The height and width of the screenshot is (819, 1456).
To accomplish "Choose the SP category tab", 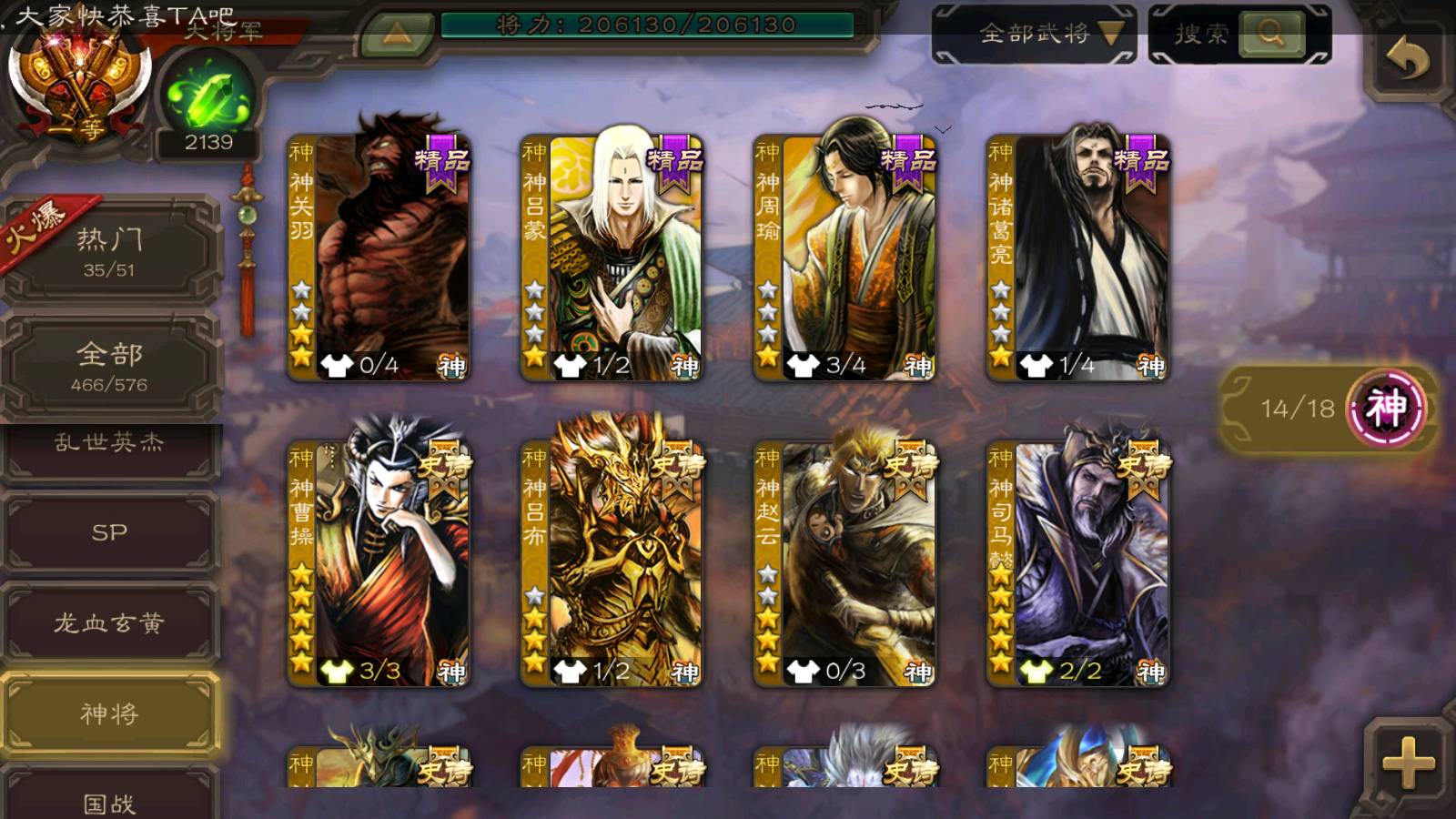I will click(x=109, y=532).
